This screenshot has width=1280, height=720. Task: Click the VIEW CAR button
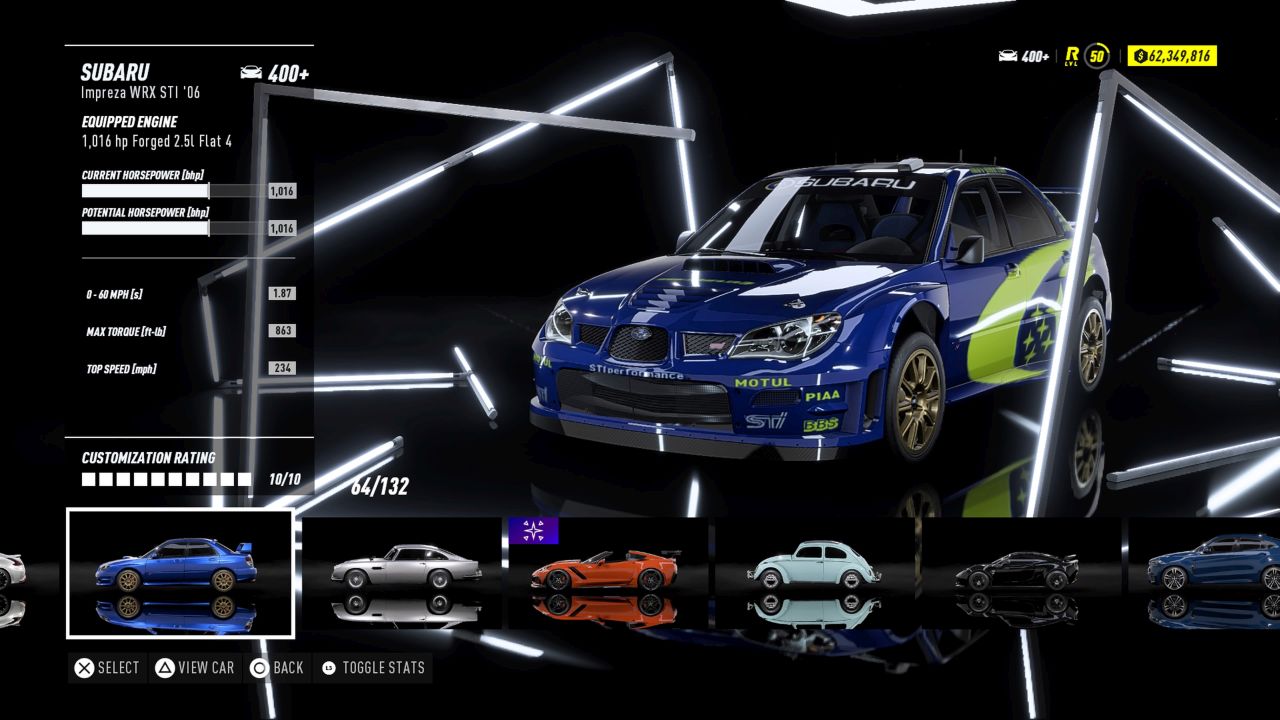click(196, 667)
